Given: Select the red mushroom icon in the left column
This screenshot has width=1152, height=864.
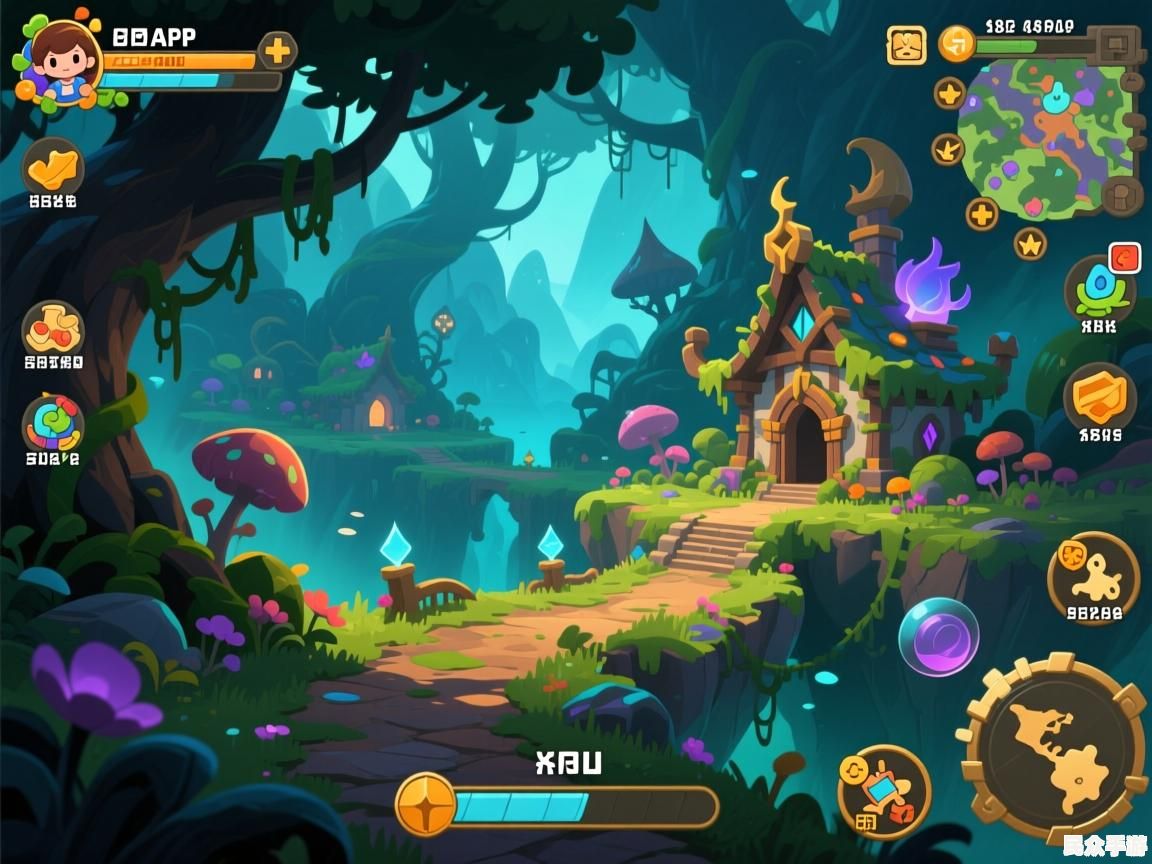Looking at the screenshot, I should pos(52,328).
